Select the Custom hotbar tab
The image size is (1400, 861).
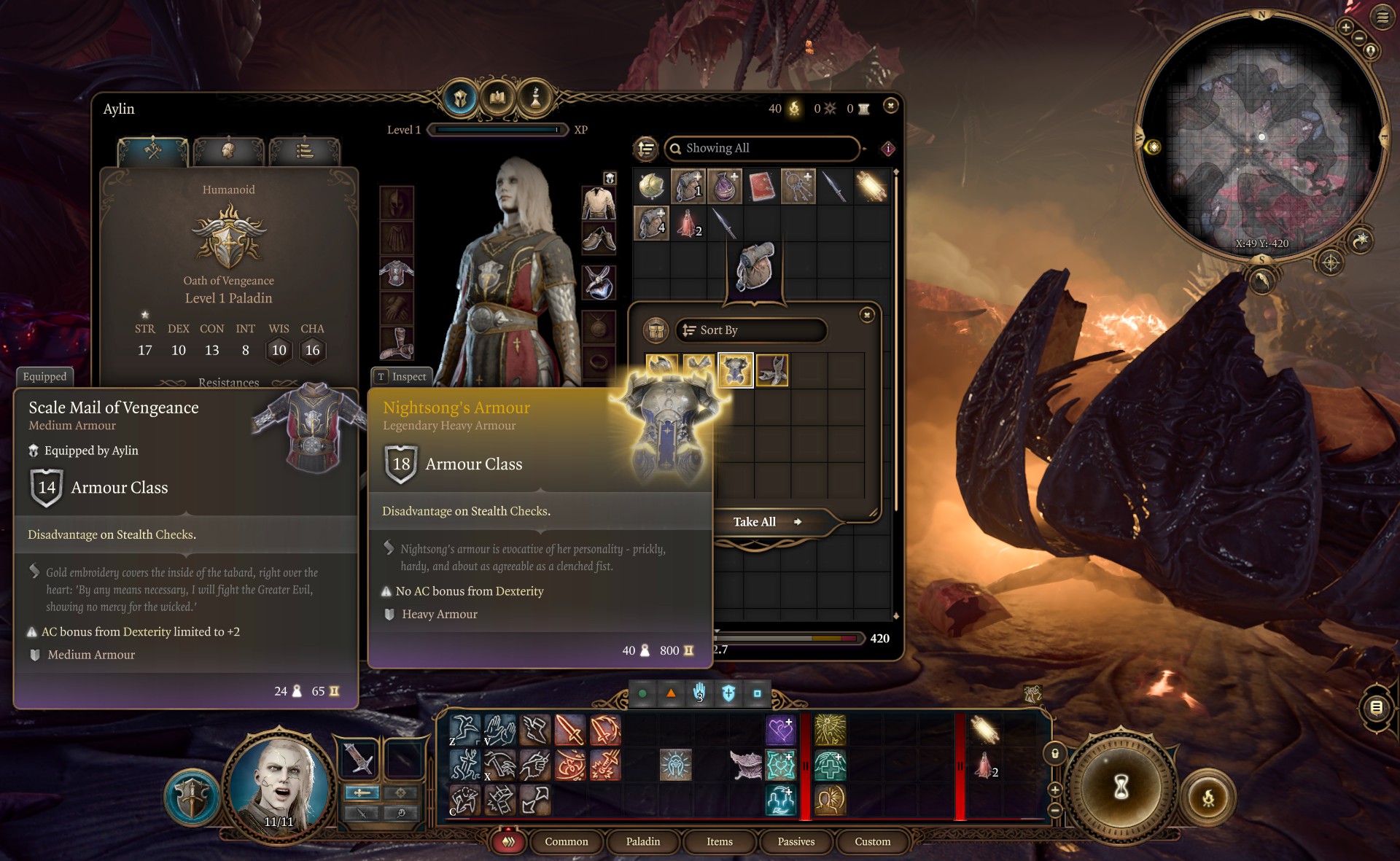coord(872,841)
